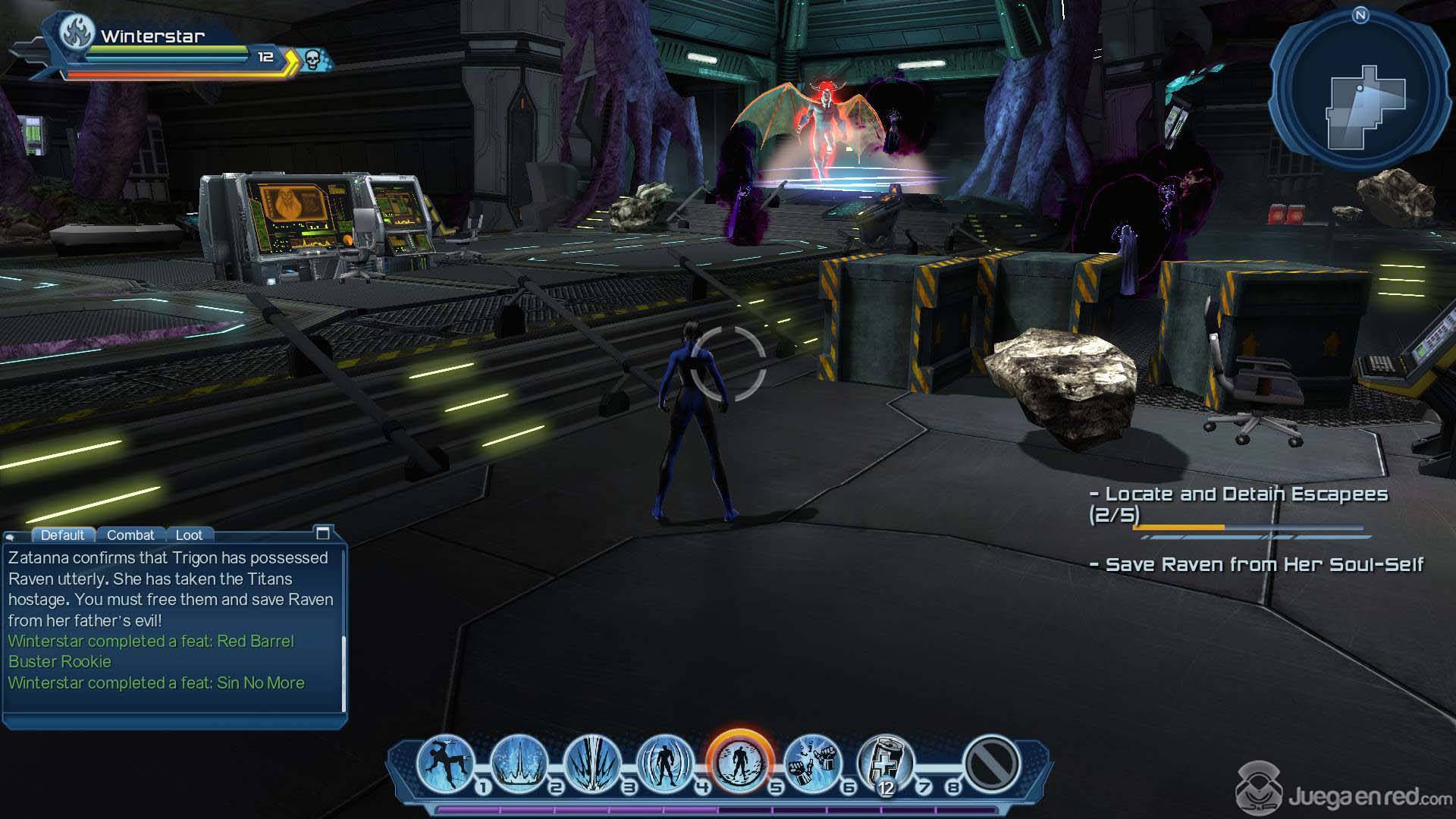Click the chat scrollbar

click(344, 673)
